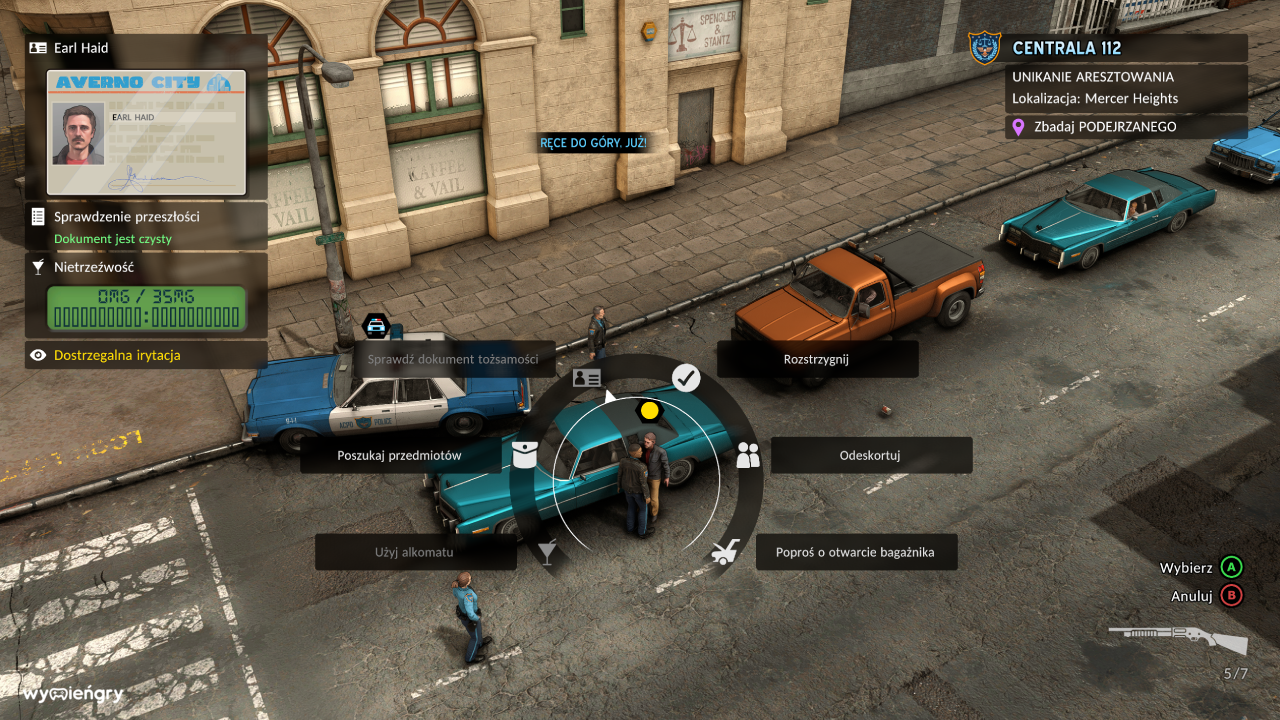1280x720 pixels.
Task: Select the ID card icon on the radial menu
Action: 586,378
